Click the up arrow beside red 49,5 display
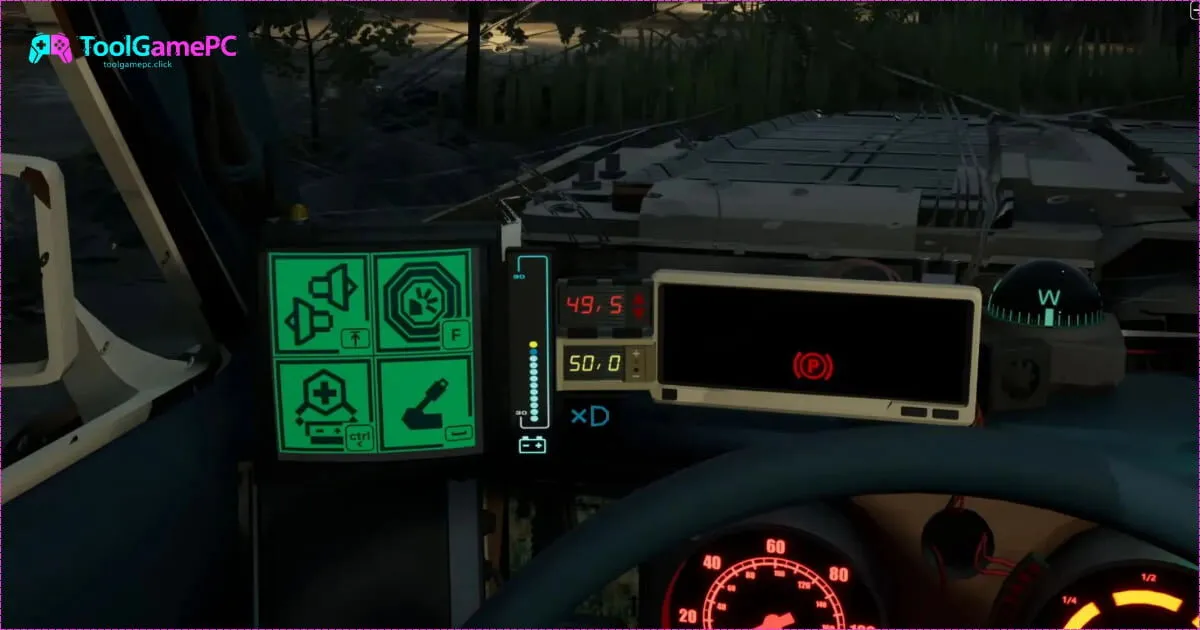 pos(639,298)
